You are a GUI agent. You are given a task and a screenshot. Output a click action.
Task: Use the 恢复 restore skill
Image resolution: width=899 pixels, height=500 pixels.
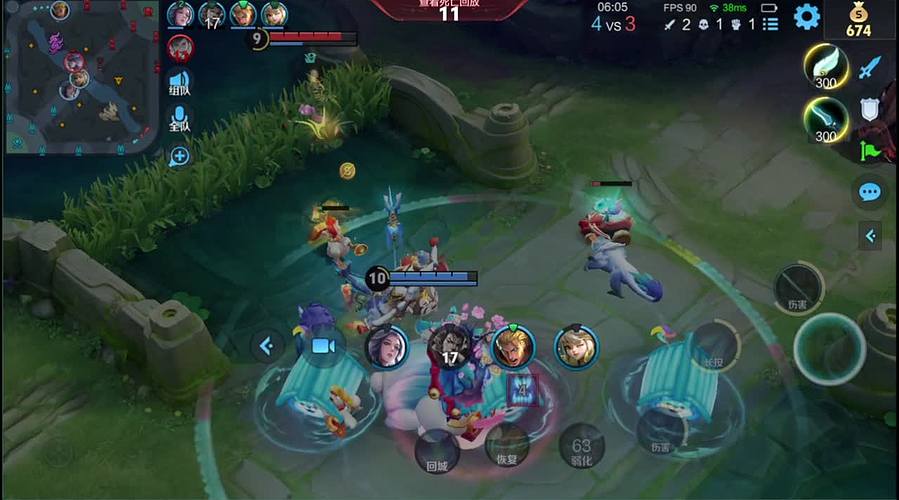507,446
